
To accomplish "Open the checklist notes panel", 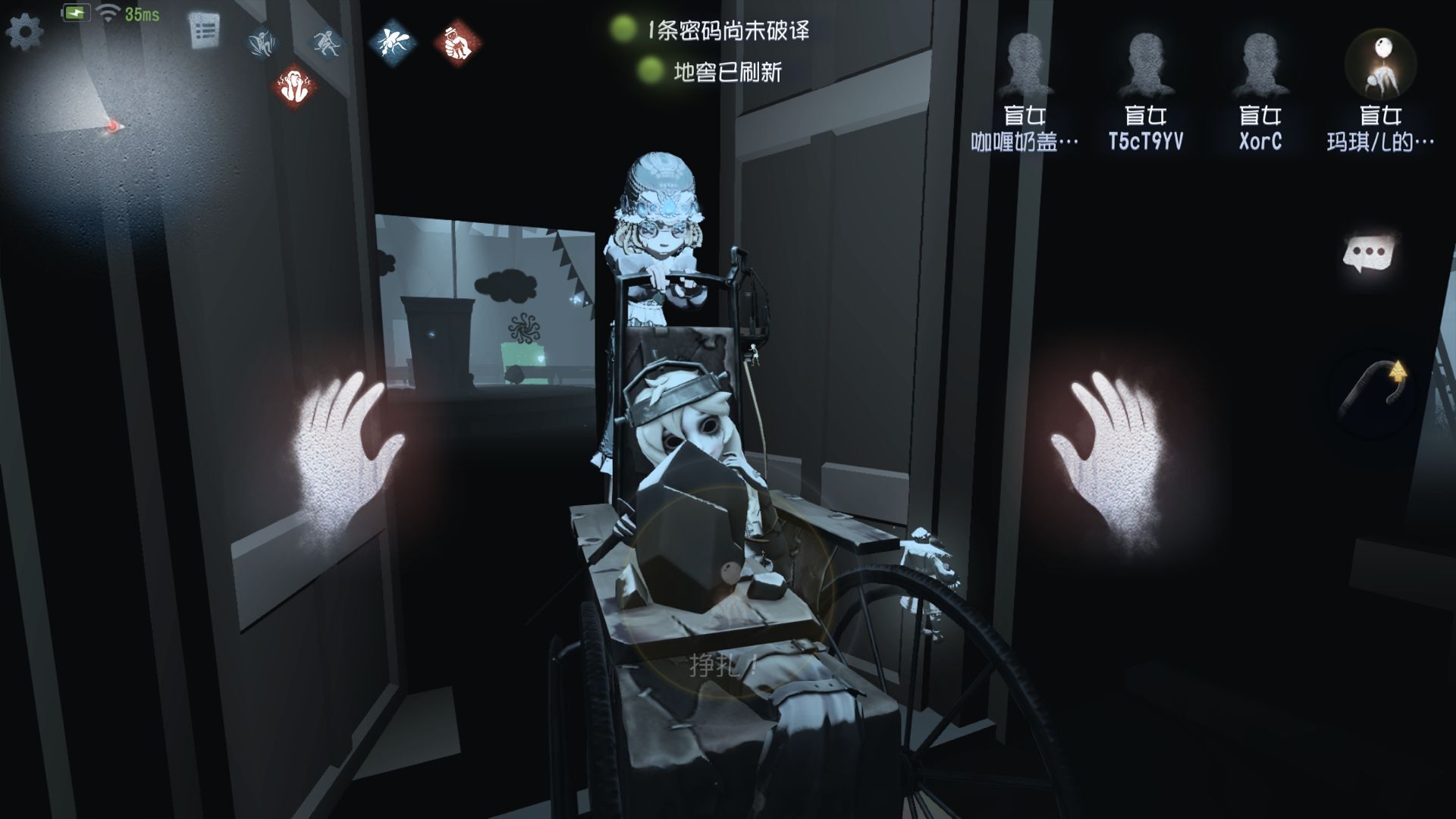I will pyautogui.click(x=204, y=31).
